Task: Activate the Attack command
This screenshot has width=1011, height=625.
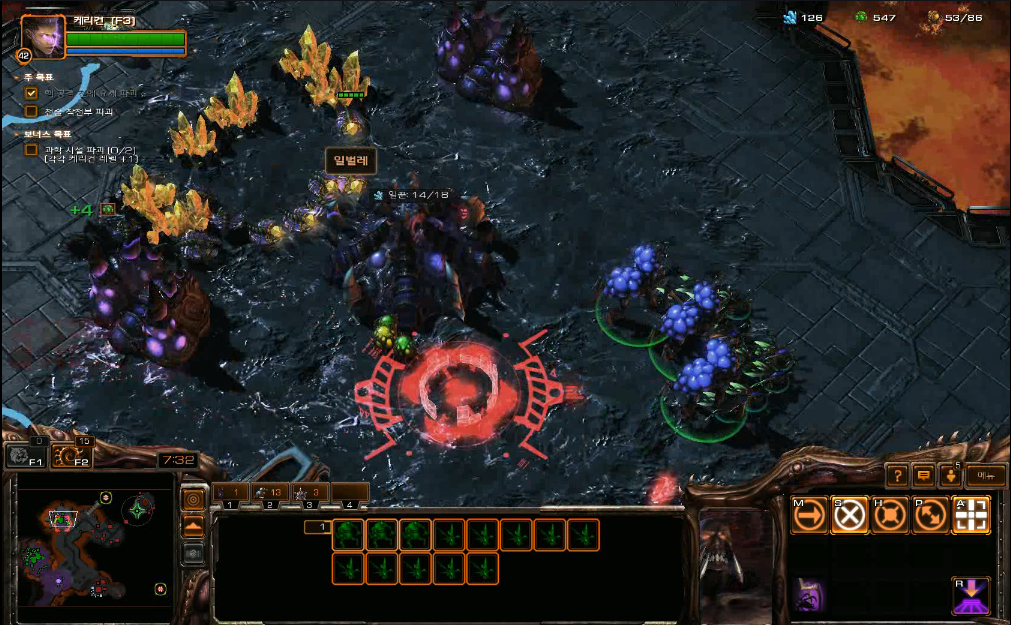Action: tap(970, 515)
